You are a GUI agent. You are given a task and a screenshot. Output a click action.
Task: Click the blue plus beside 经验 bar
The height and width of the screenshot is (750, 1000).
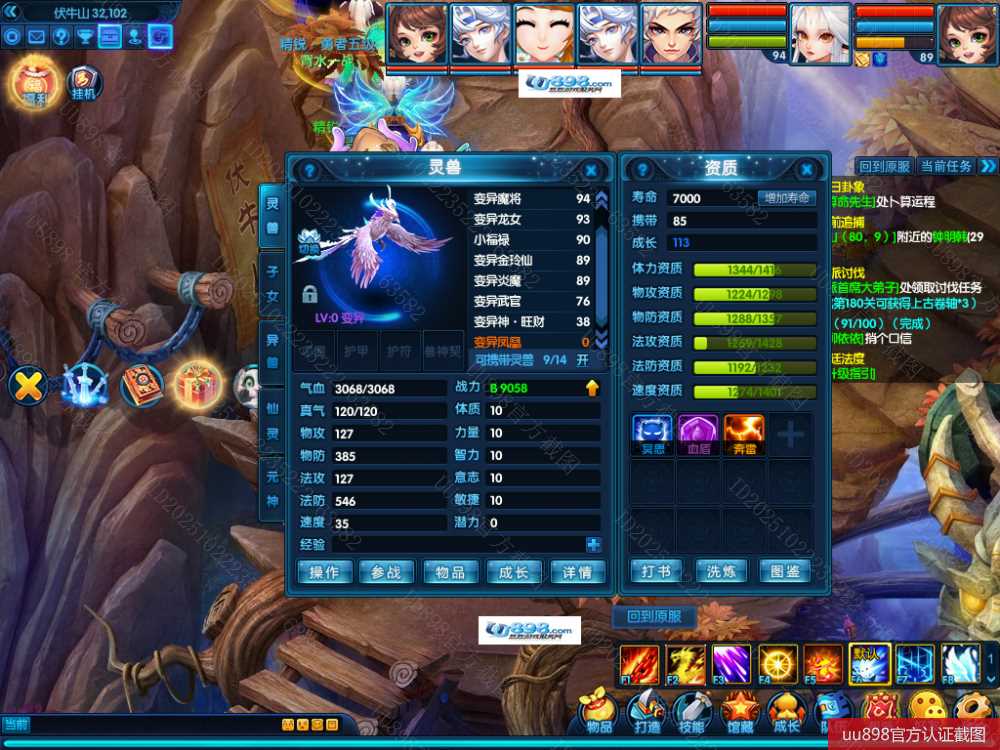(594, 545)
